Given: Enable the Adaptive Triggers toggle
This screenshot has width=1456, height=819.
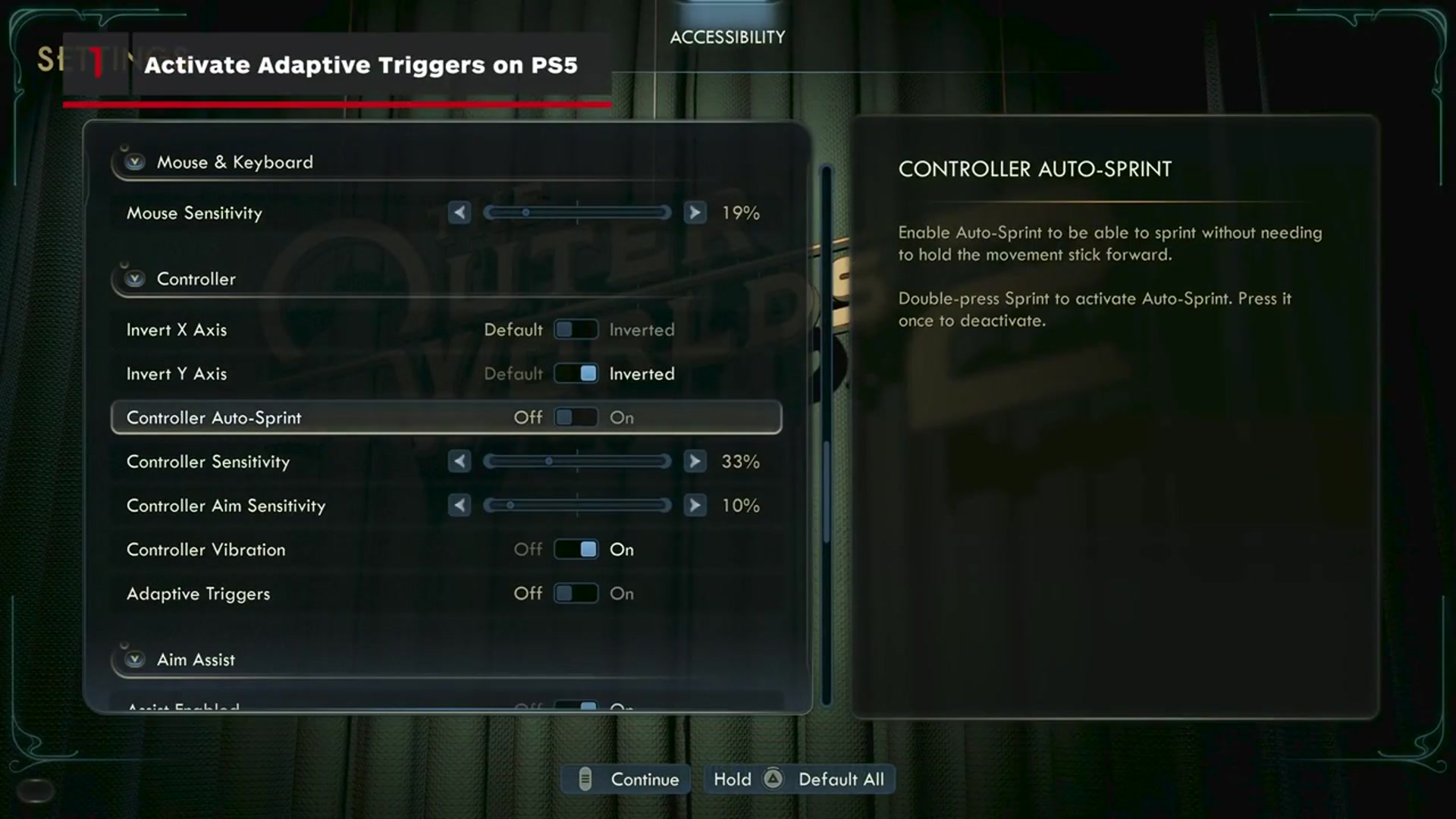Looking at the screenshot, I should click(x=576, y=594).
